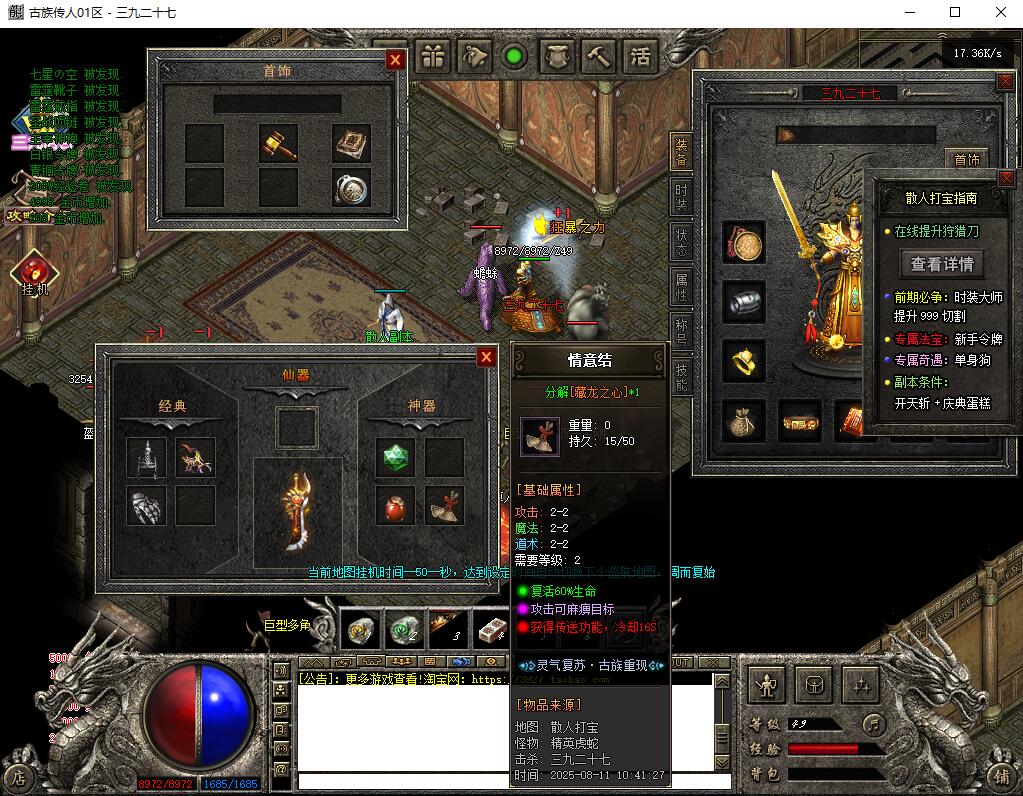This screenshot has height=796, width=1023.
Task: Open the 技能 skills tab
Action: tap(681, 377)
